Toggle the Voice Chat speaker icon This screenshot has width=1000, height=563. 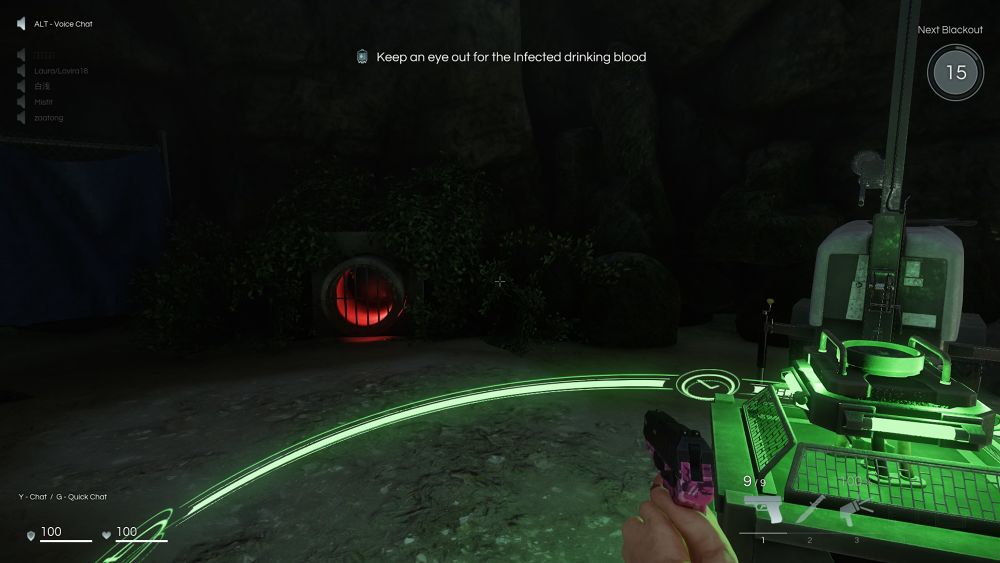coord(21,24)
